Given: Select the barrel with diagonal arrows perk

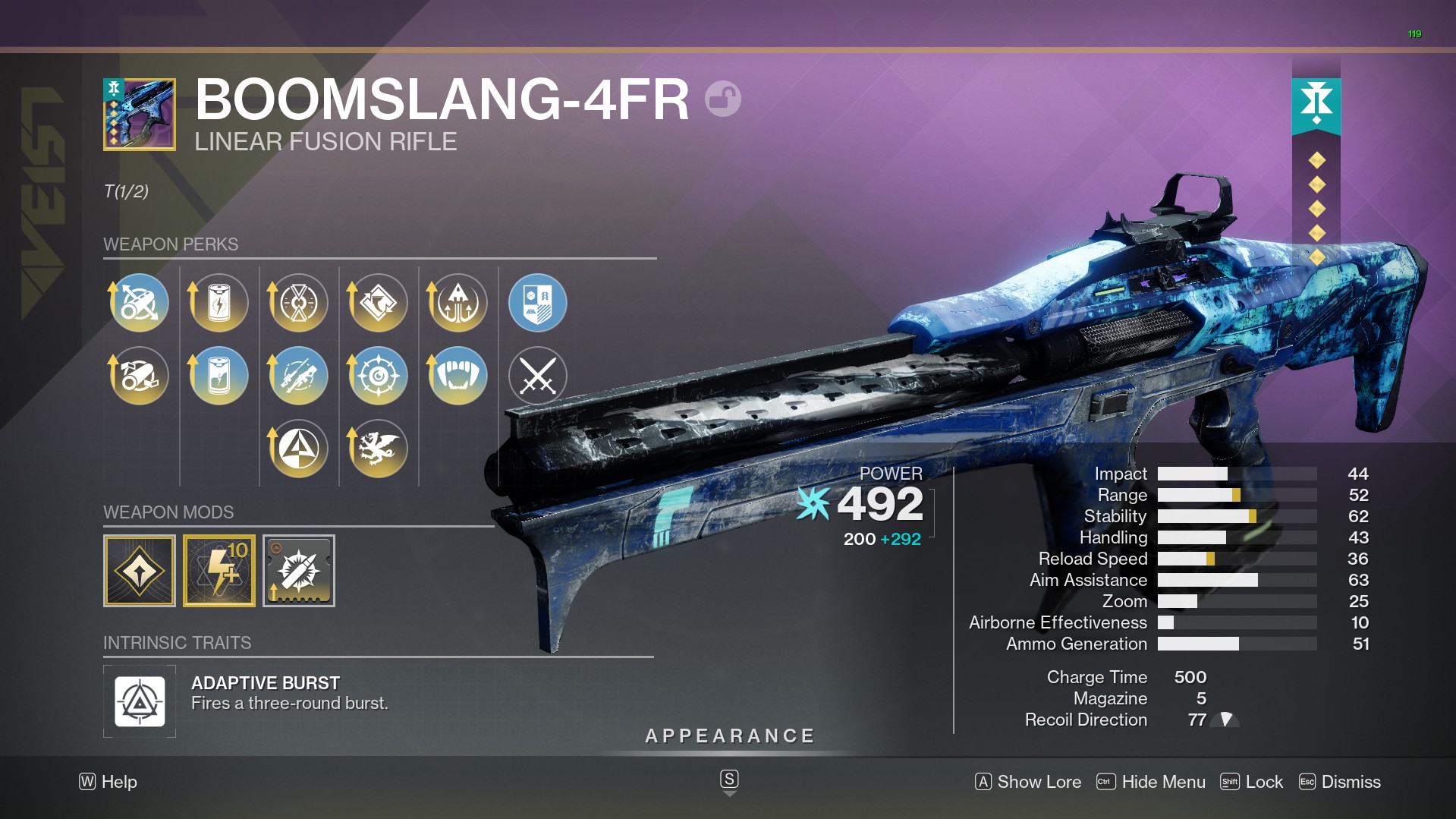Looking at the screenshot, I should click(139, 303).
